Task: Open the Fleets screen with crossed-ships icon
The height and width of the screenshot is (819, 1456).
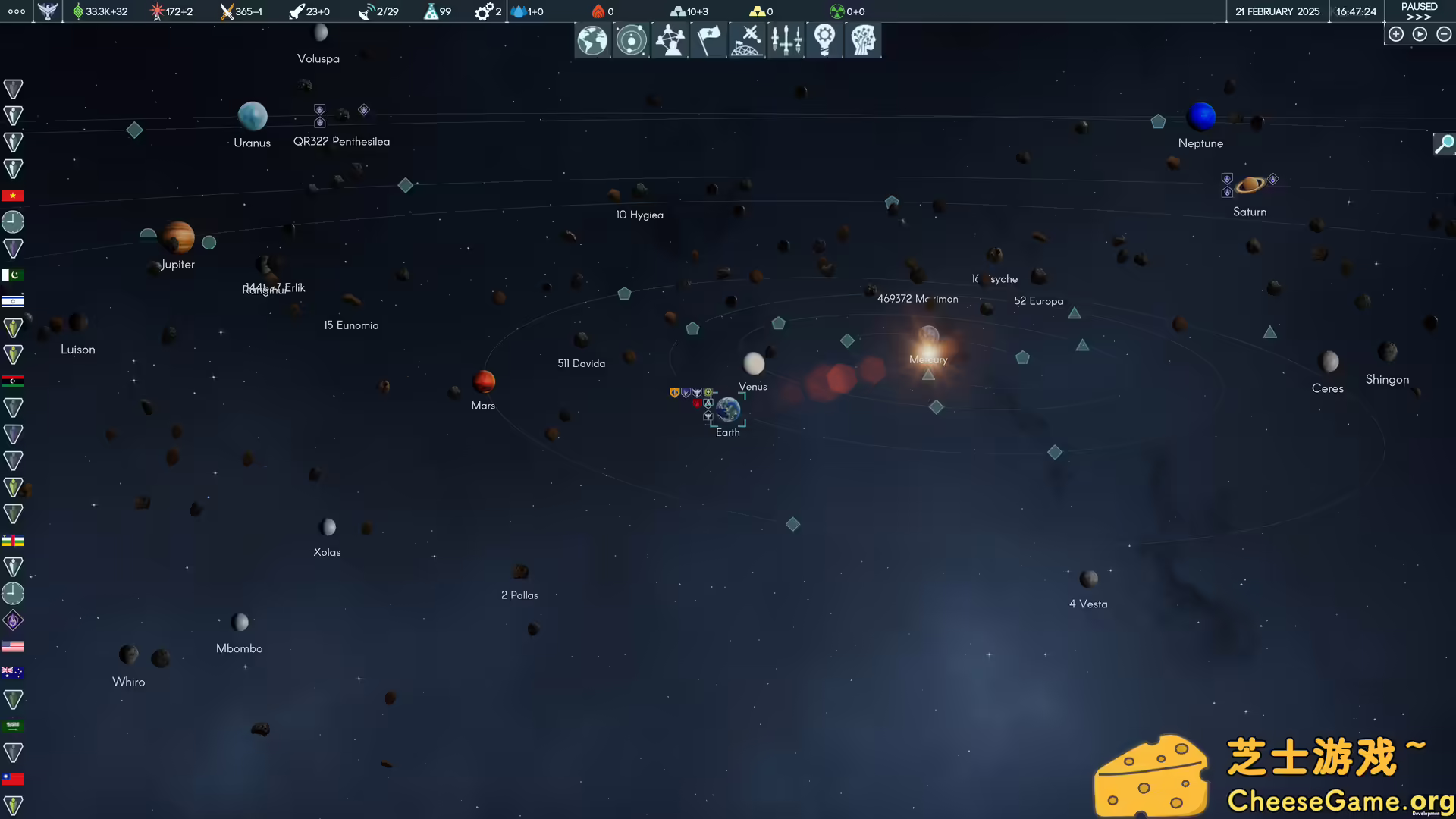Action: (747, 40)
